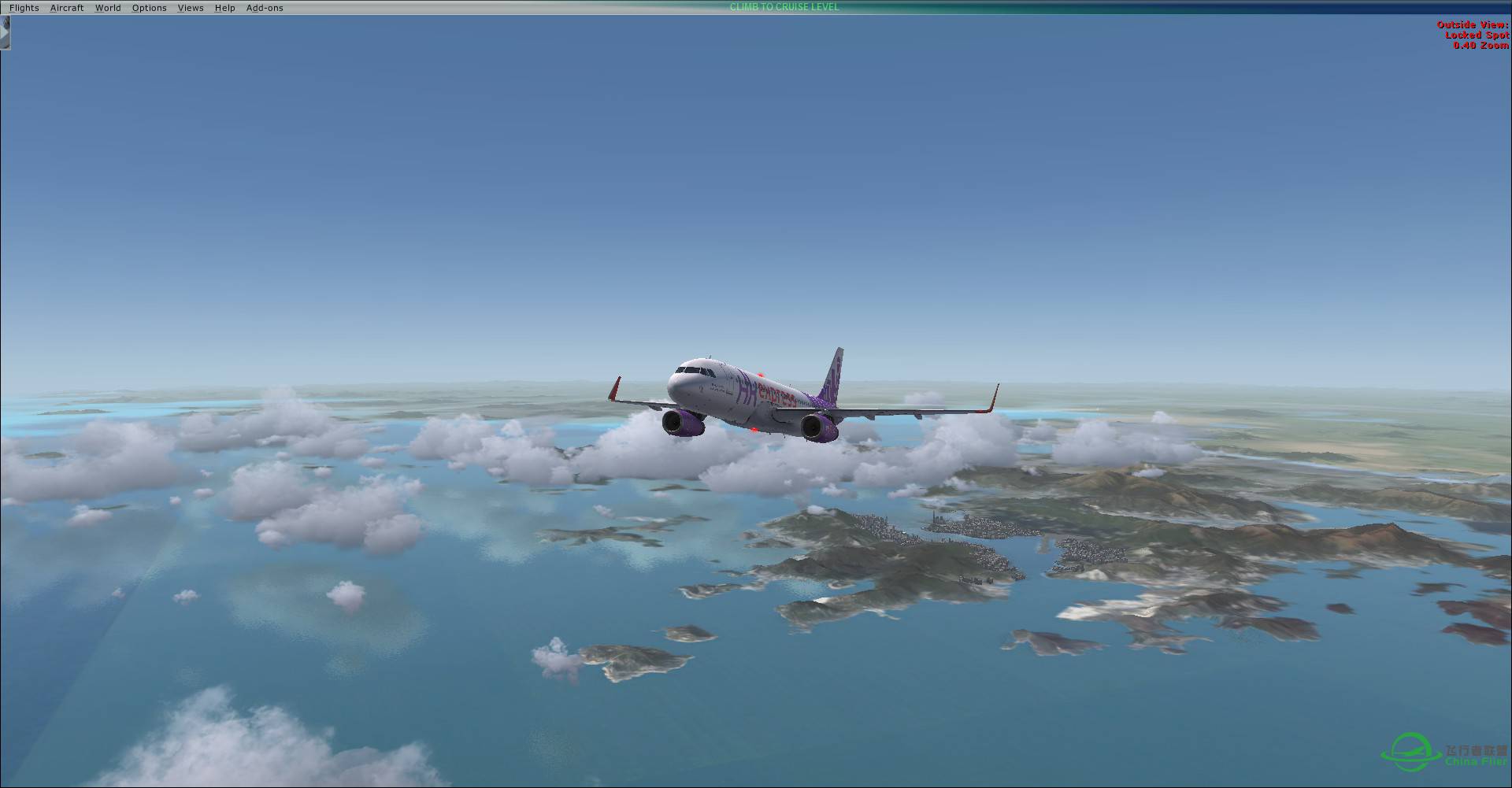Open the Aircraft menu
The image size is (1512, 788).
(x=67, y=8)
